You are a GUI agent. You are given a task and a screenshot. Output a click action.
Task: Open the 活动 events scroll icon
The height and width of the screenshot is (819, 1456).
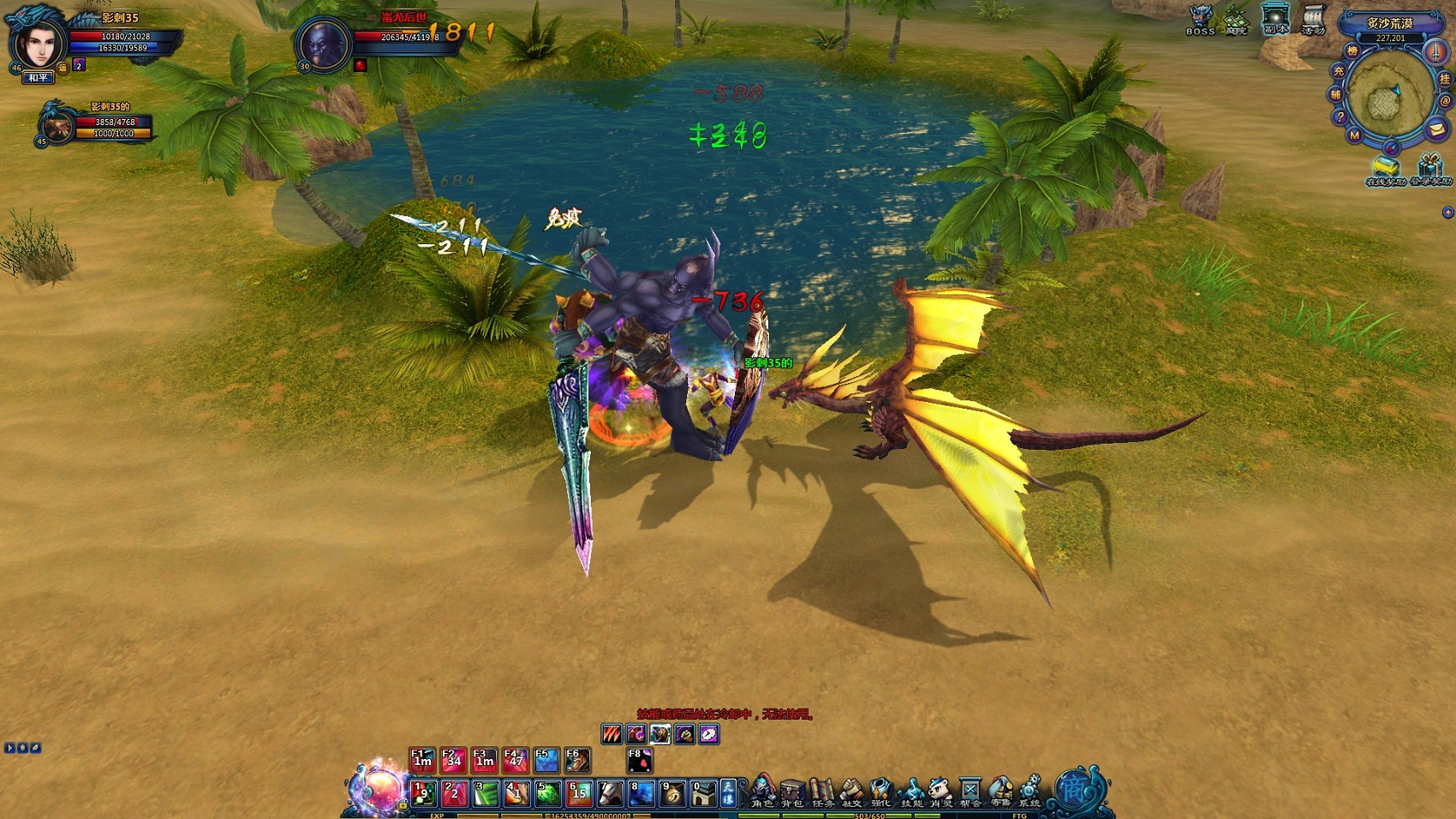click(x=1313, y=19)
